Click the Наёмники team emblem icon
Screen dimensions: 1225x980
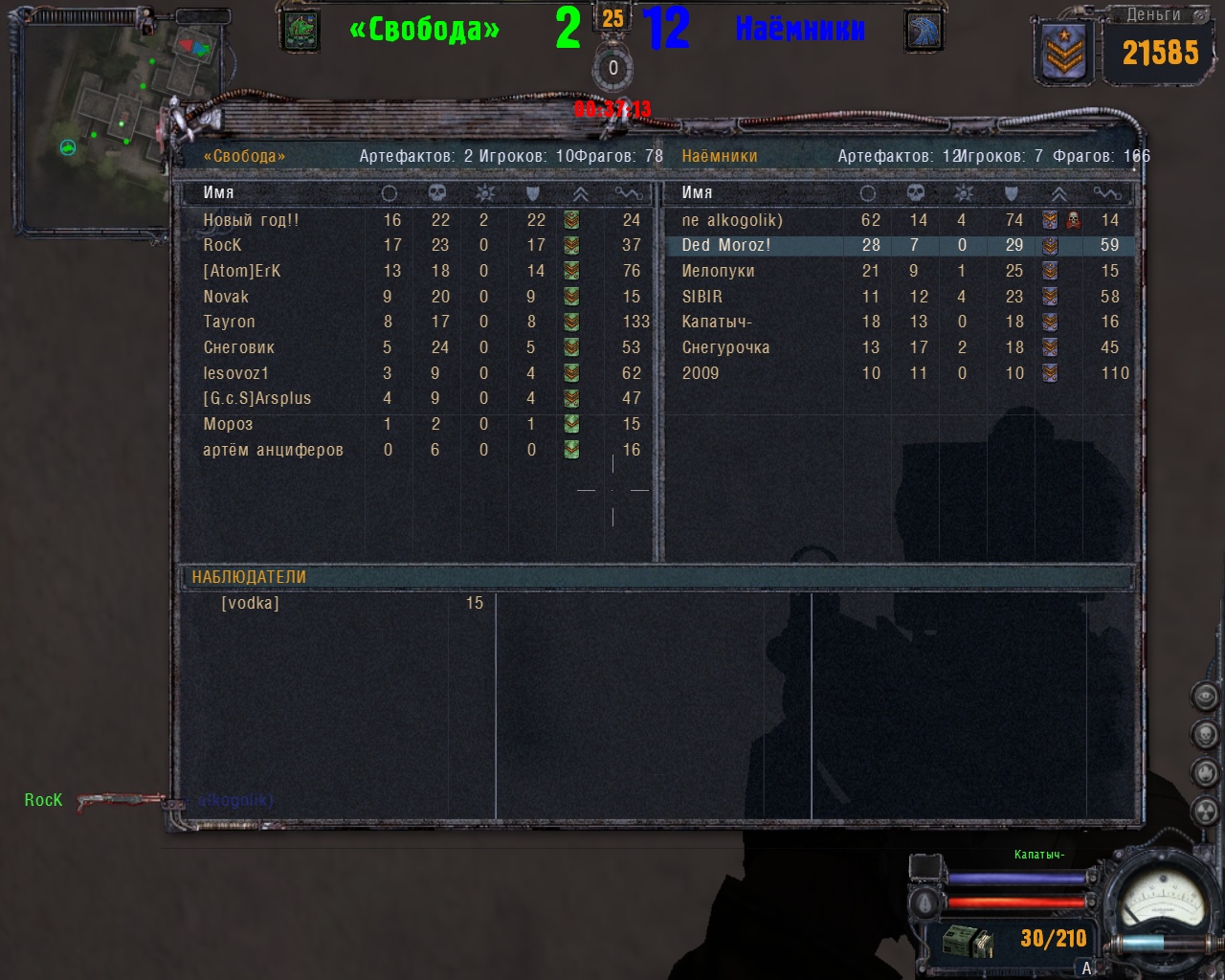(924, 31)
